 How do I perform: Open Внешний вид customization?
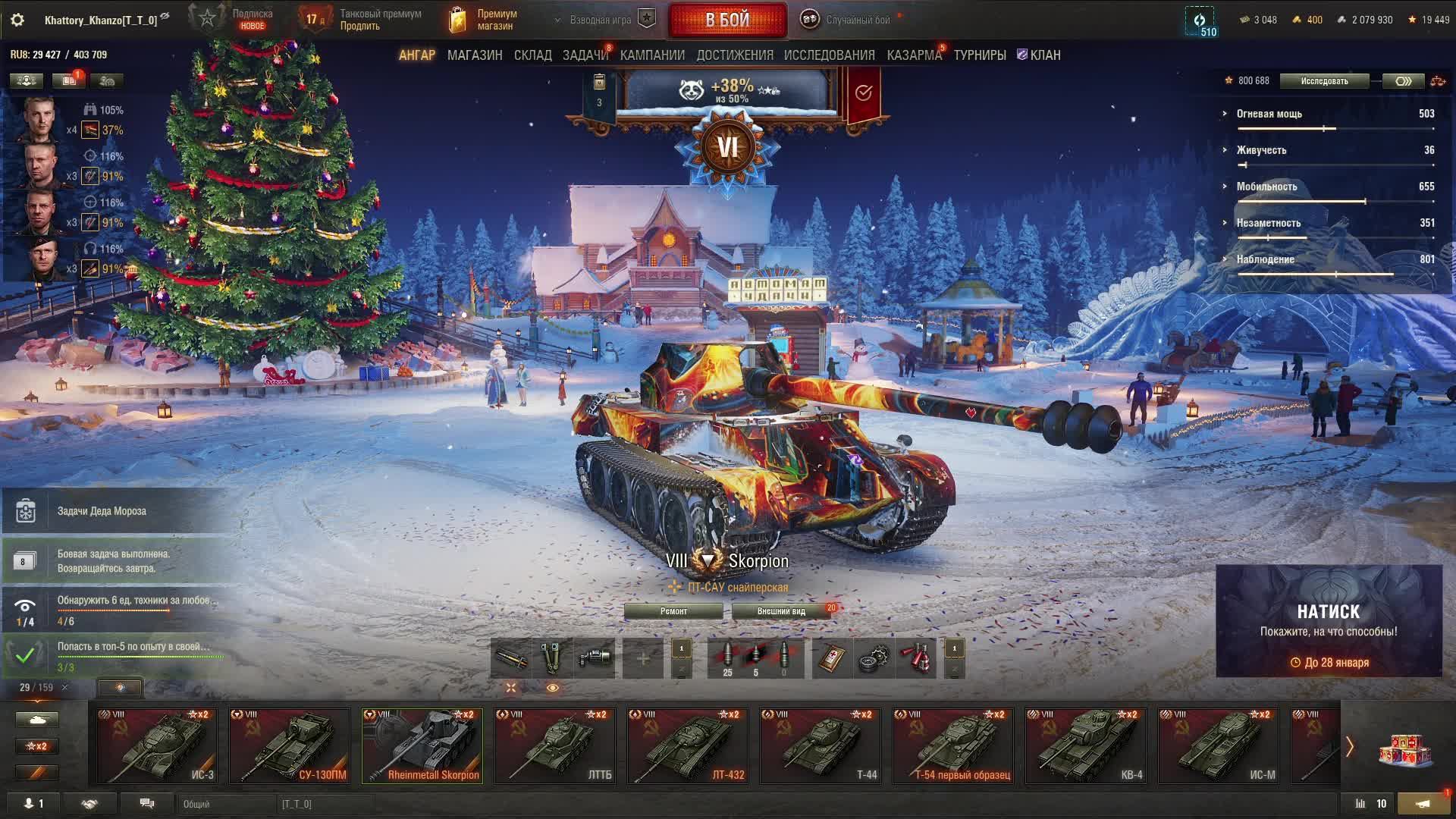pos(781,611)
